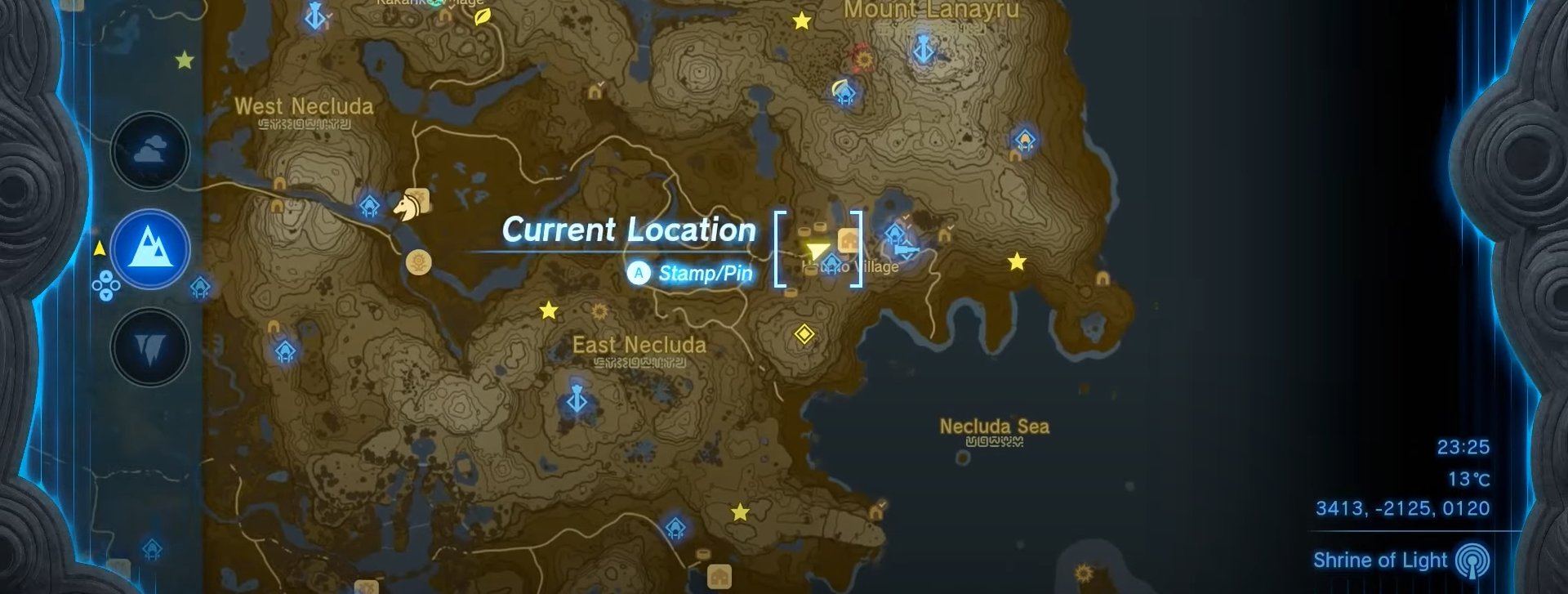Switch to the Sky map cloud icon
Screen dimensions: 1568x594
click(151, 150)
